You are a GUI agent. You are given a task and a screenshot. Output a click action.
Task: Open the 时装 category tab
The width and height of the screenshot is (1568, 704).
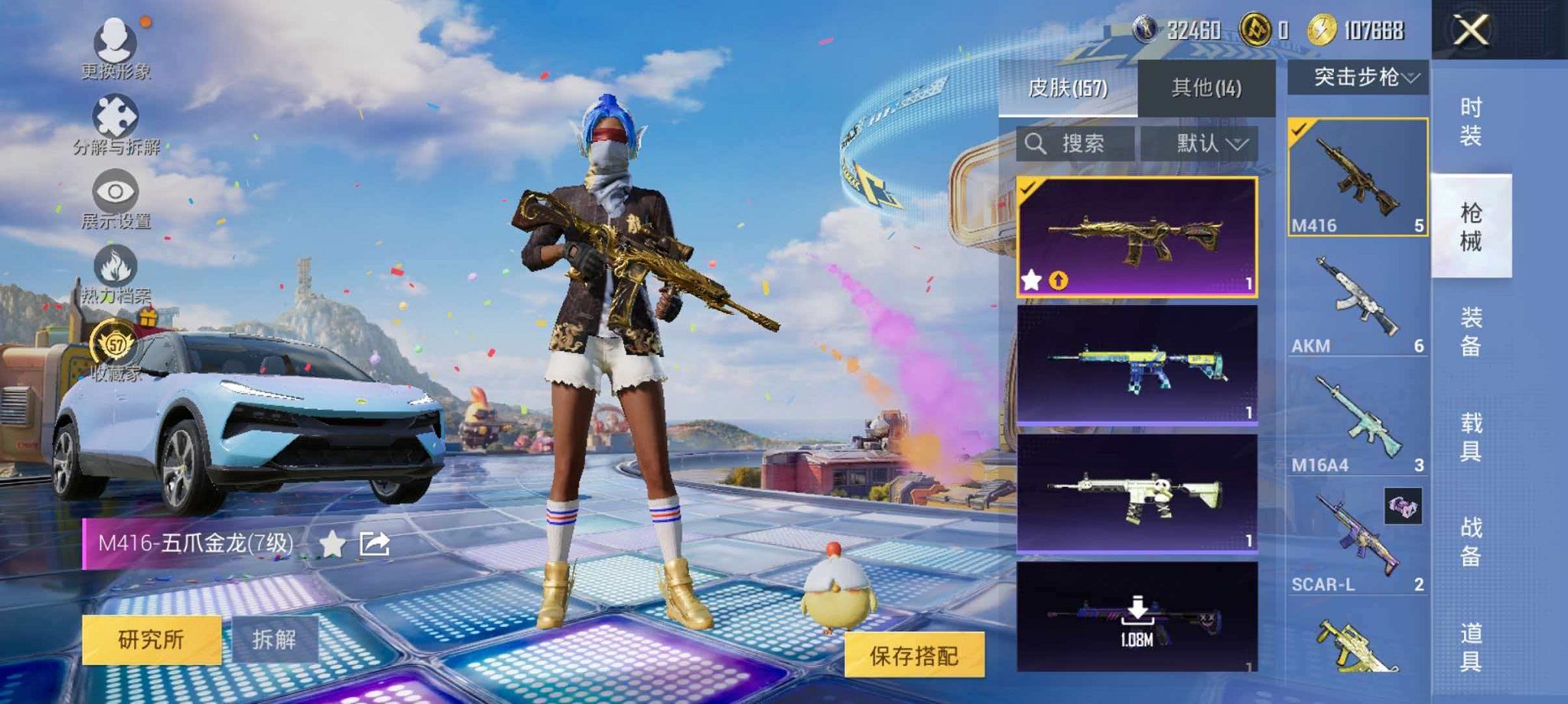tap(1470, 122)
